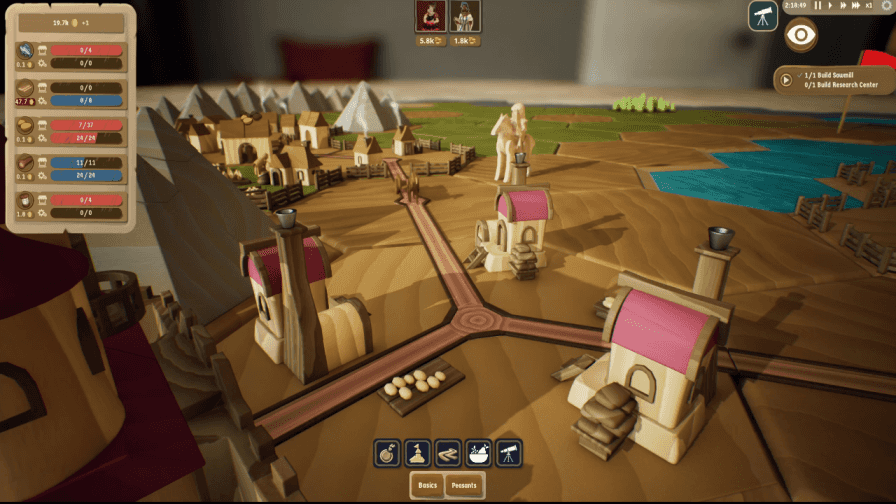The height and width of the screenshot is (504, 896).
Task: Select the wood log resource icon
Action: (x=26, y=163)
